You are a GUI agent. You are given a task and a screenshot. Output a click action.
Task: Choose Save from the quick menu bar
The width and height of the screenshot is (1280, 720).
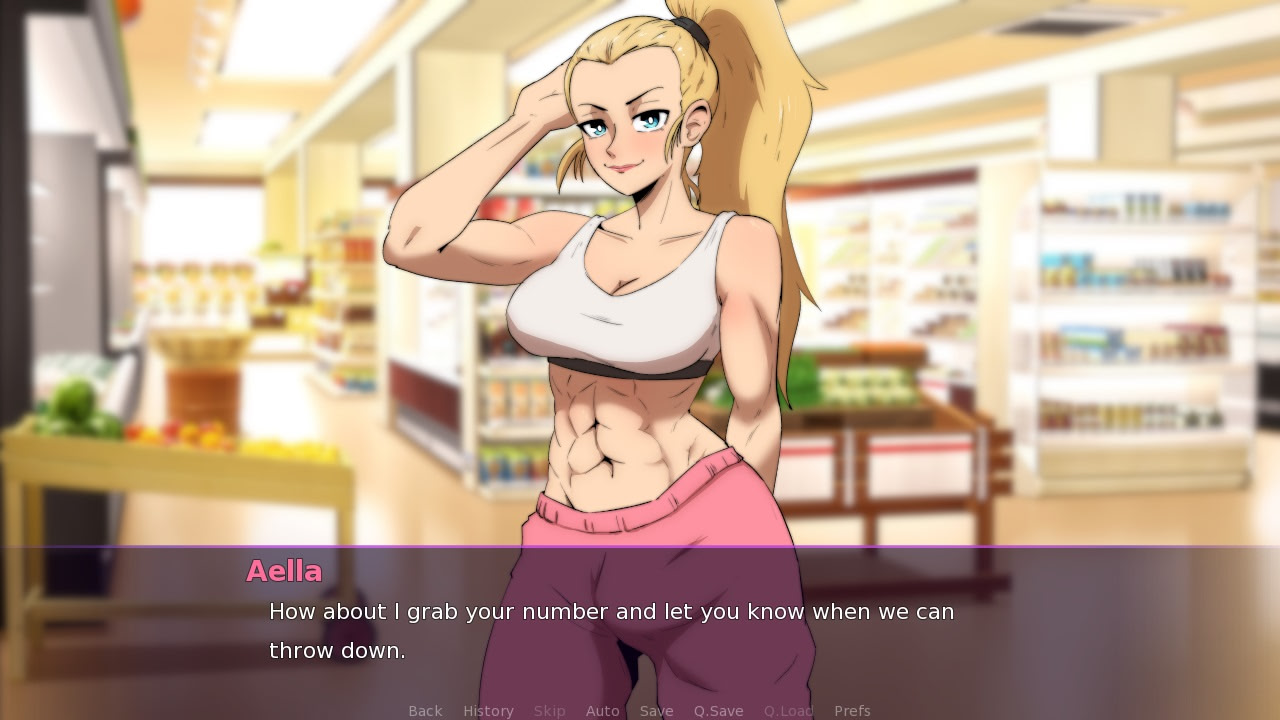656,710
